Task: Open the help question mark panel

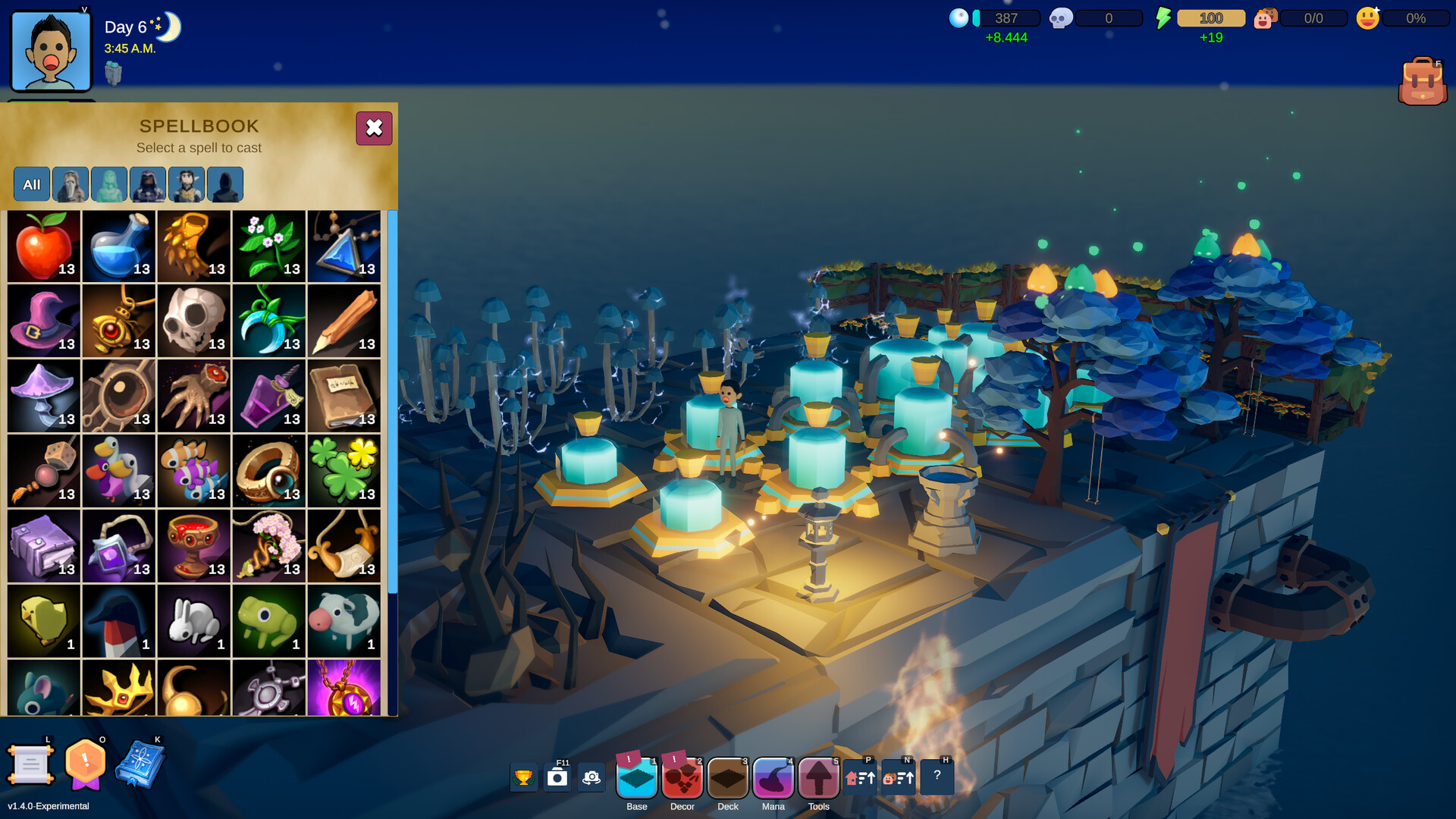Action: click(937, 776)
